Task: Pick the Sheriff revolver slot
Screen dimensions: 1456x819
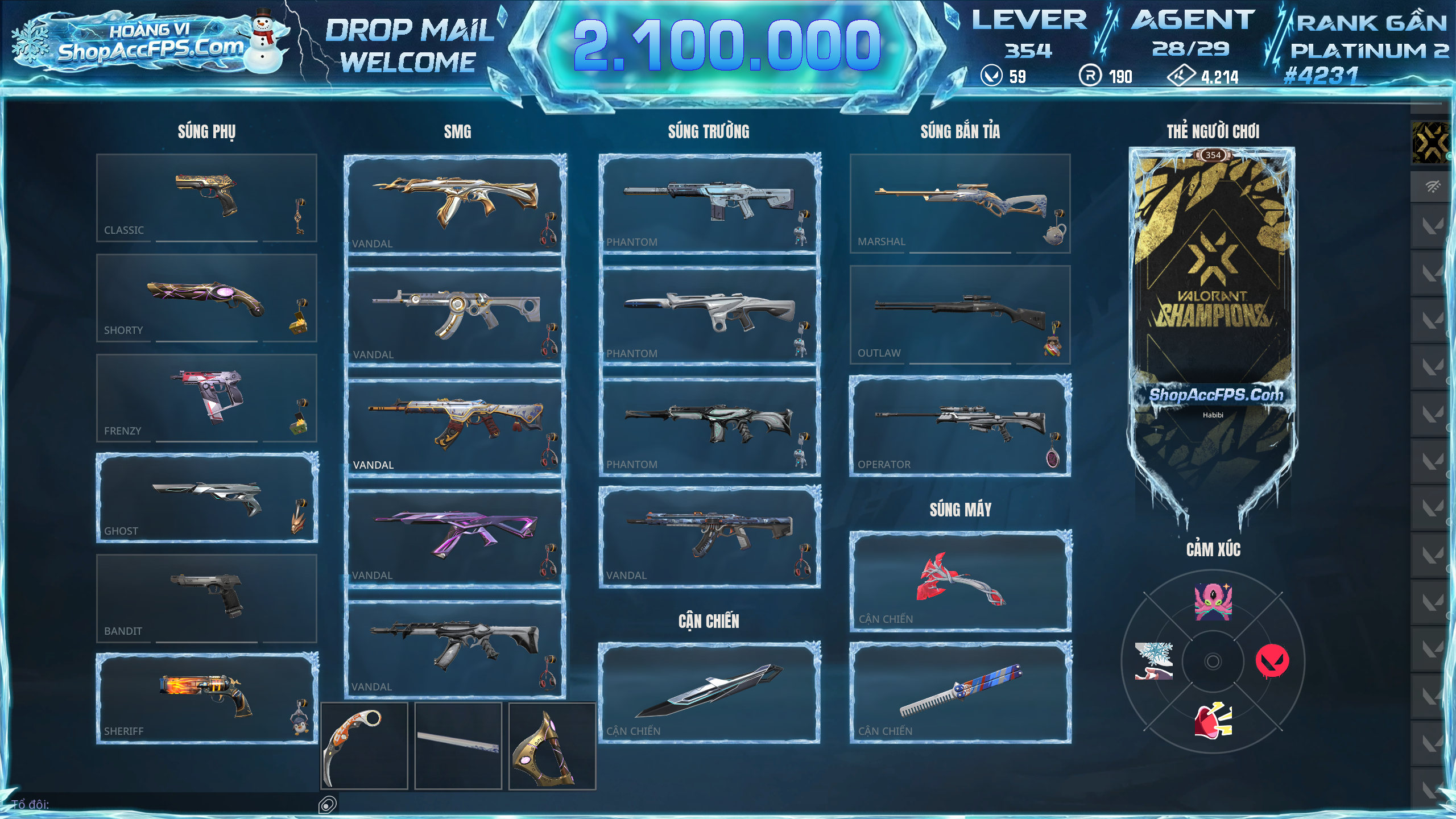Action: (206, 698)
